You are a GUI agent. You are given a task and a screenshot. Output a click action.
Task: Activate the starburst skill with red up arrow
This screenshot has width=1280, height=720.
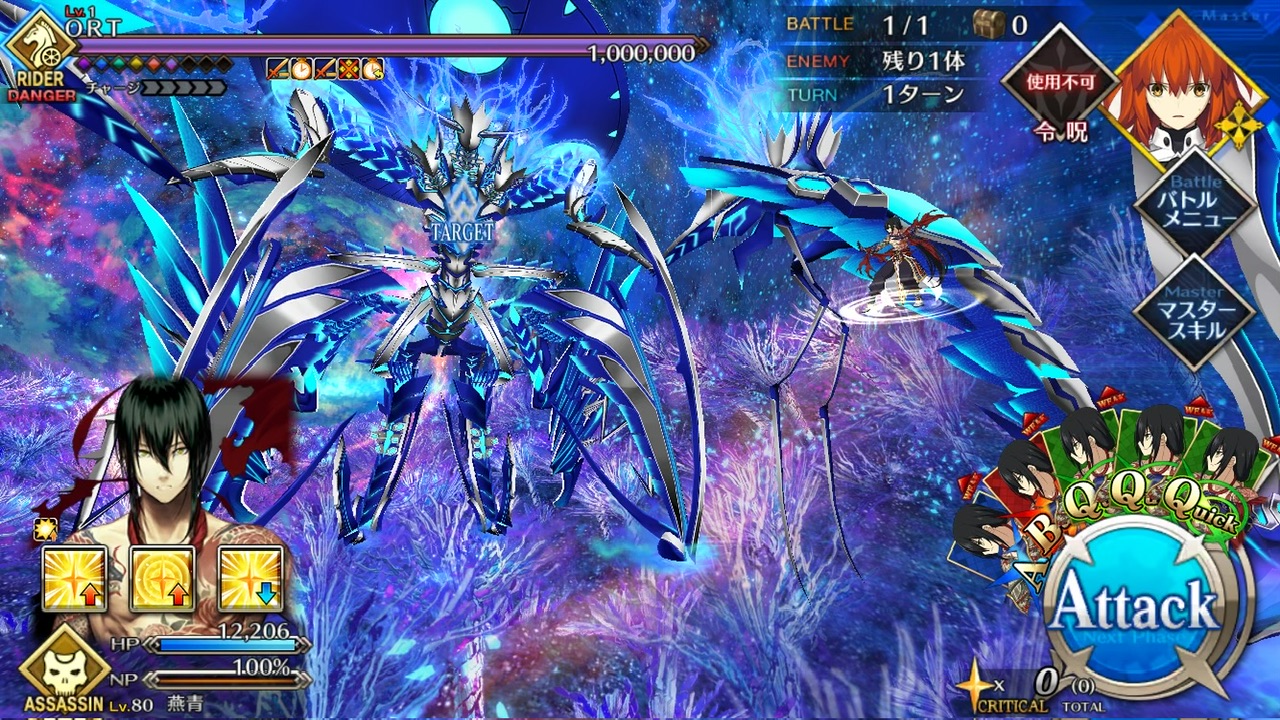[74, 579]
